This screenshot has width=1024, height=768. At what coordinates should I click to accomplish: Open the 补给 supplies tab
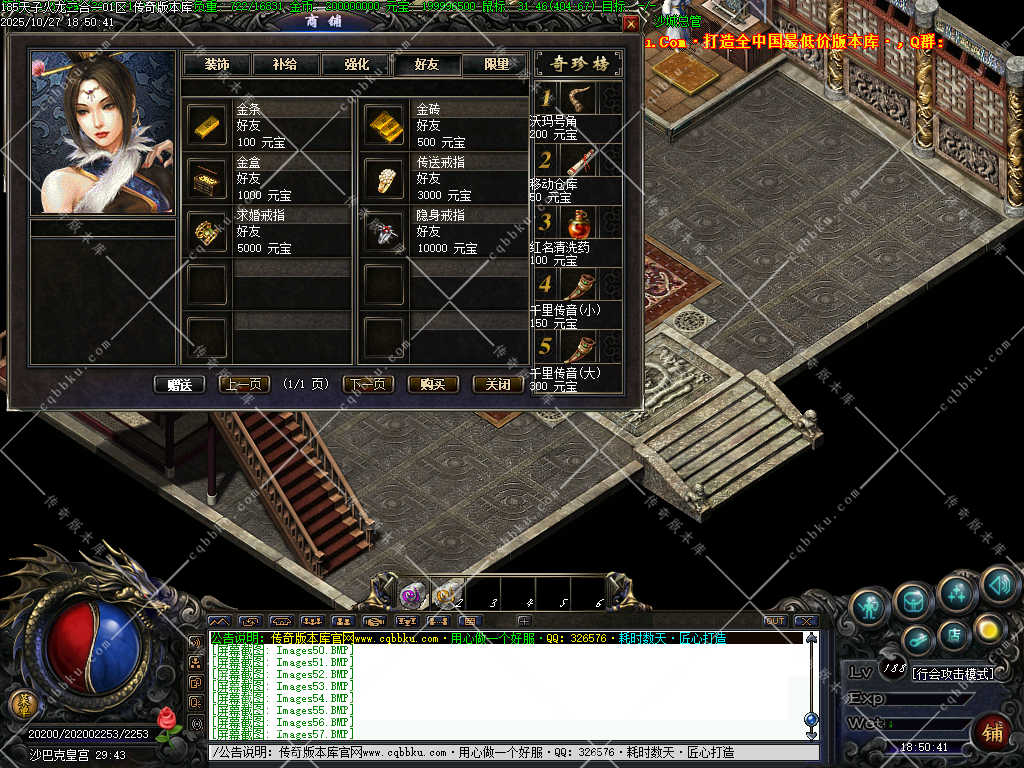coord(285,65)
